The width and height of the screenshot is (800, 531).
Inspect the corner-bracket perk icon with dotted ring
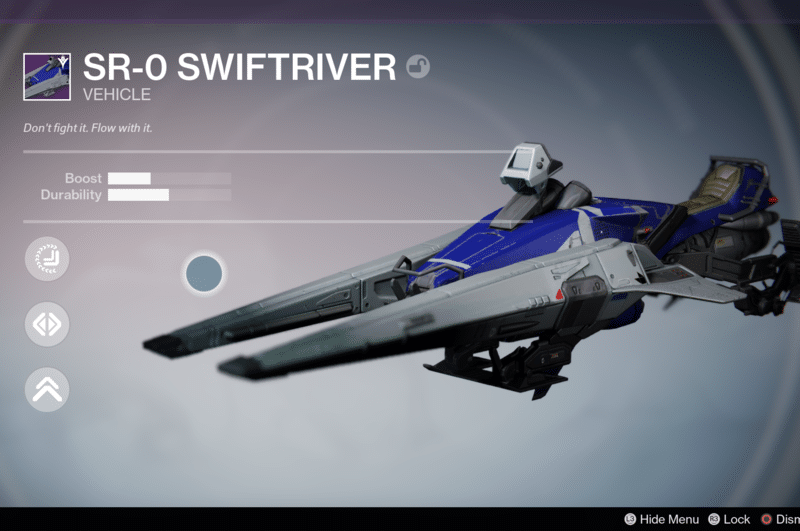pyautogui.click(x=47, y=260)
